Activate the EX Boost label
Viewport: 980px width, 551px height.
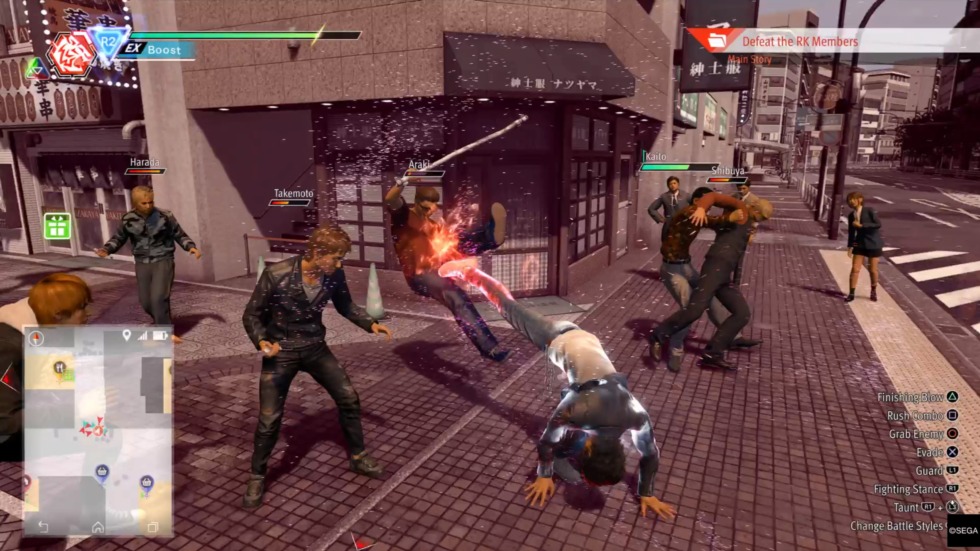pos(154,49)
